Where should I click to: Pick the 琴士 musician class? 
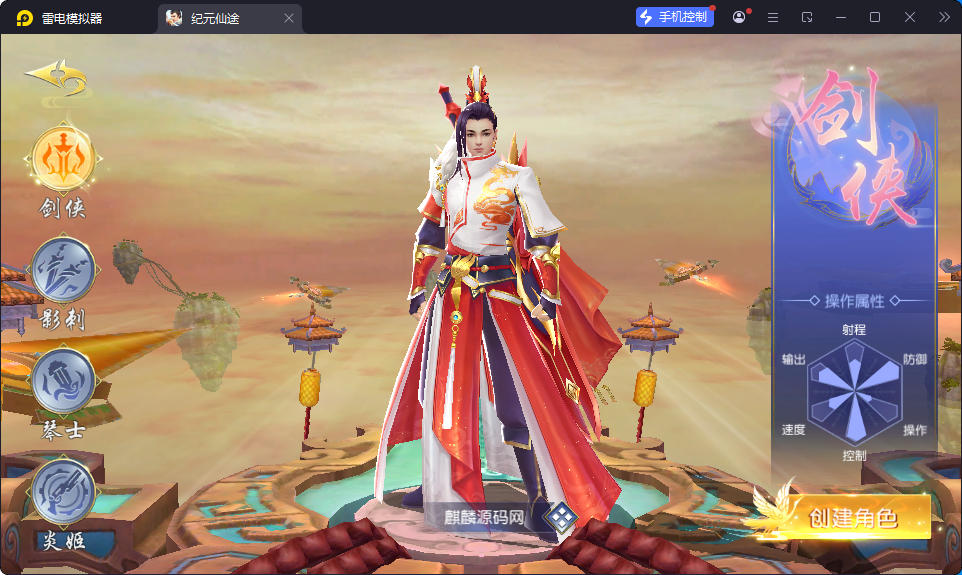tap(64, 381)
